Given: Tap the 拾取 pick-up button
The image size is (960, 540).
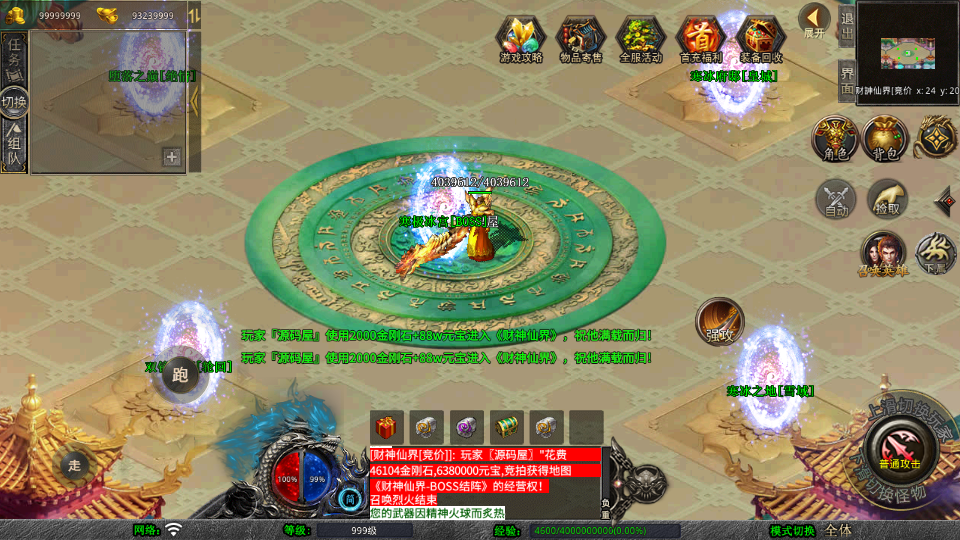Looking at the screenshot, I should pyautogui.click(x=887, y=200).
